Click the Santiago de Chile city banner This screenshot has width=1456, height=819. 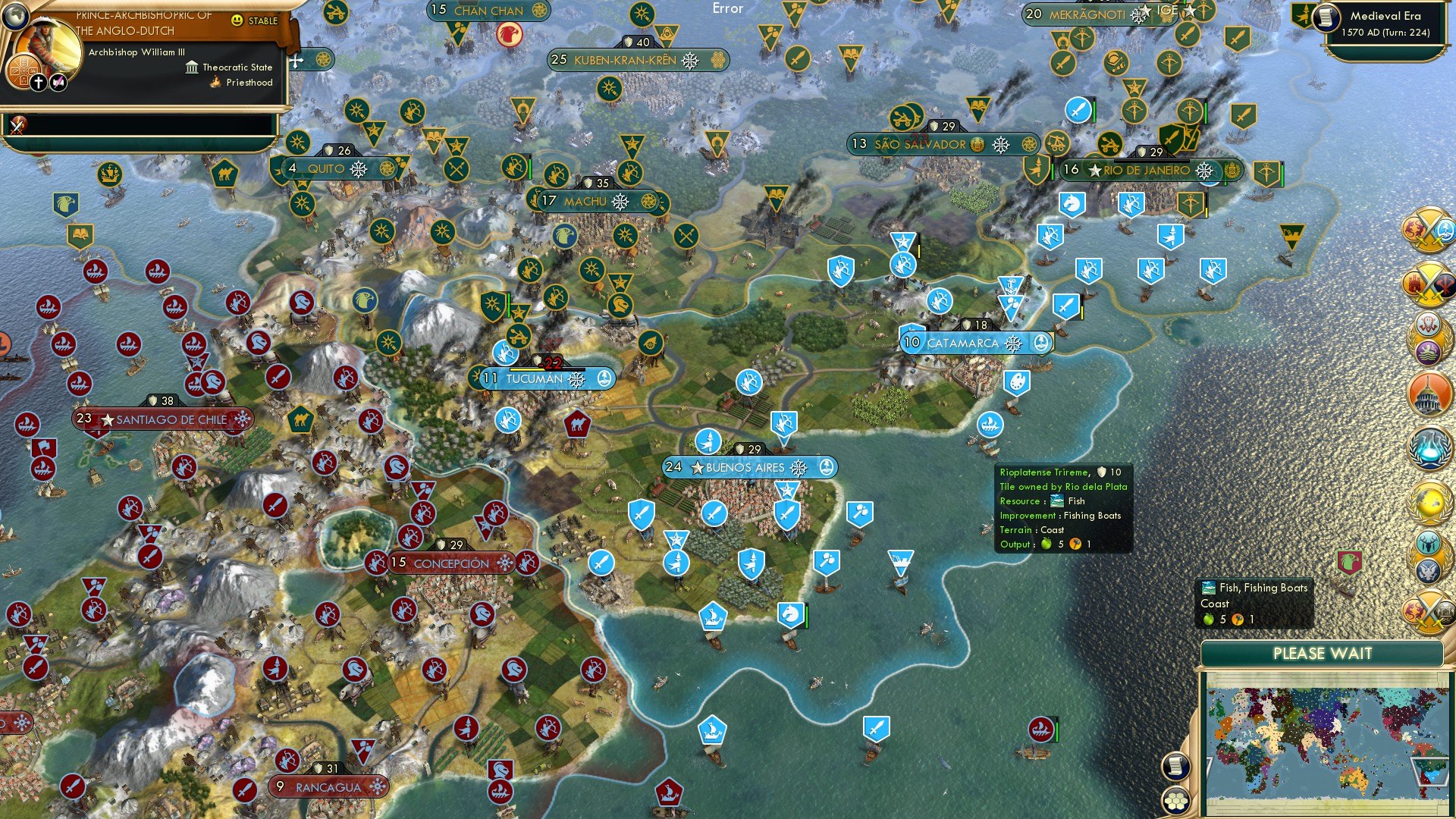pos(163,419)
